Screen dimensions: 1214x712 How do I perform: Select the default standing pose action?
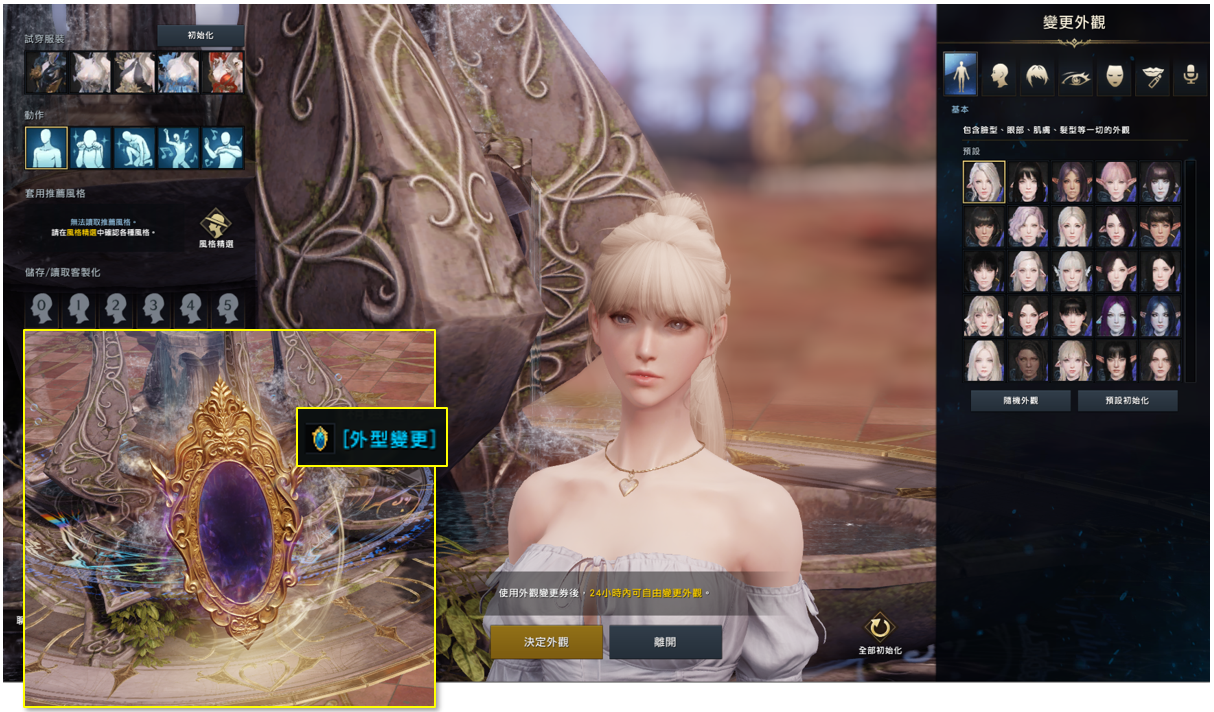46,148
